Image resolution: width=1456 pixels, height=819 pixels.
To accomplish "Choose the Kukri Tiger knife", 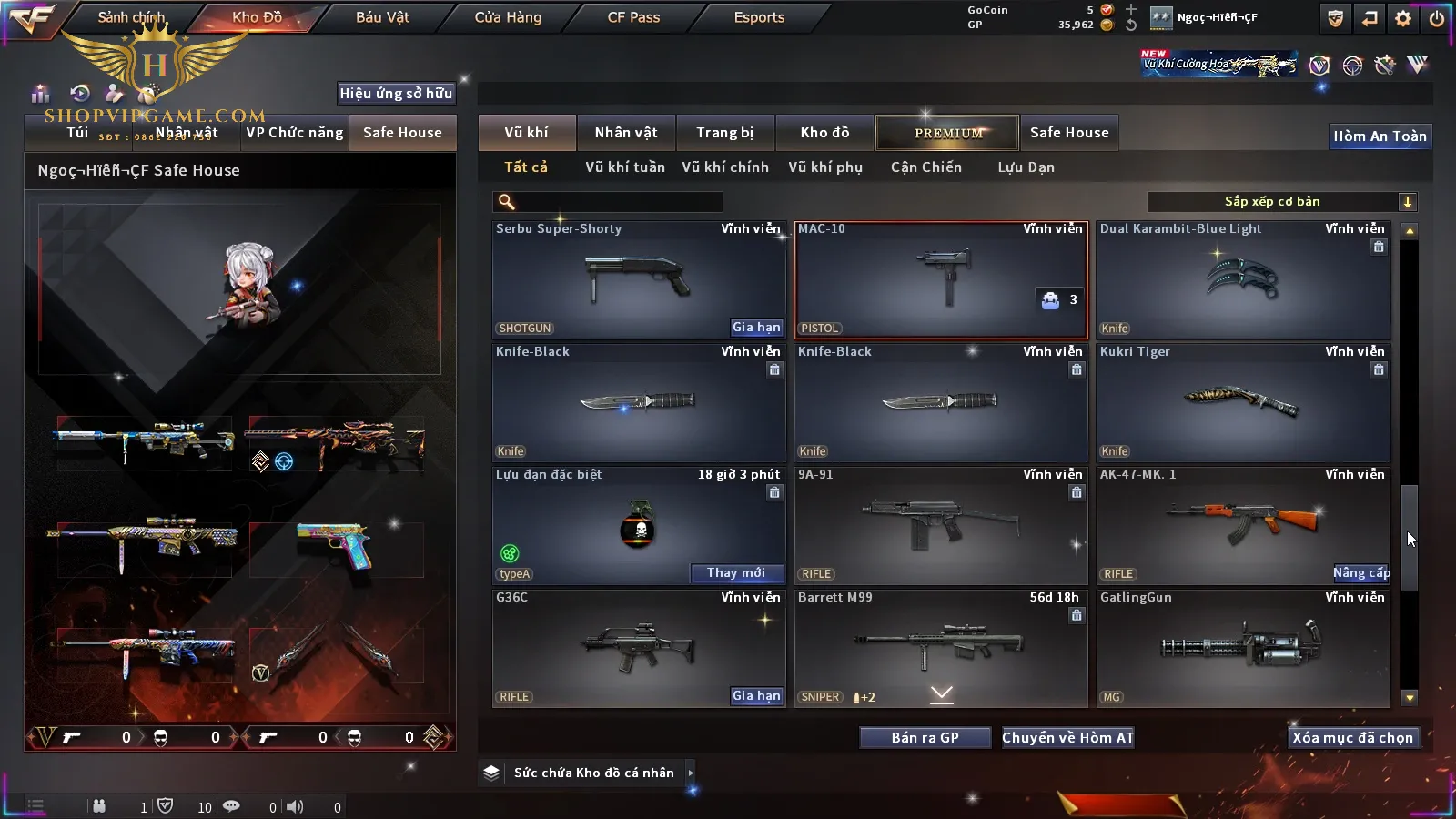I will tap(1243, 402).
